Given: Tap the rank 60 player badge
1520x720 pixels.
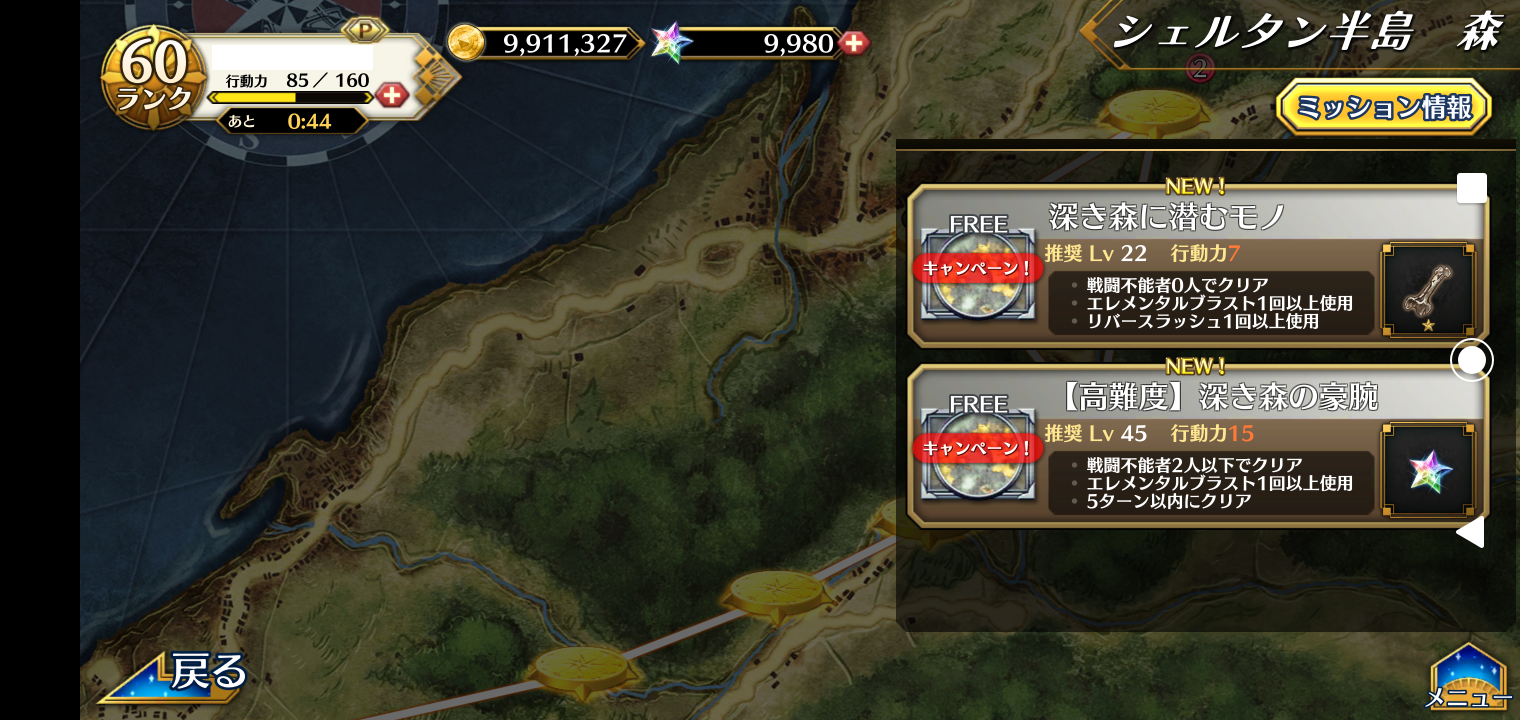Looking at the screenshot, I should click(154, 77).
